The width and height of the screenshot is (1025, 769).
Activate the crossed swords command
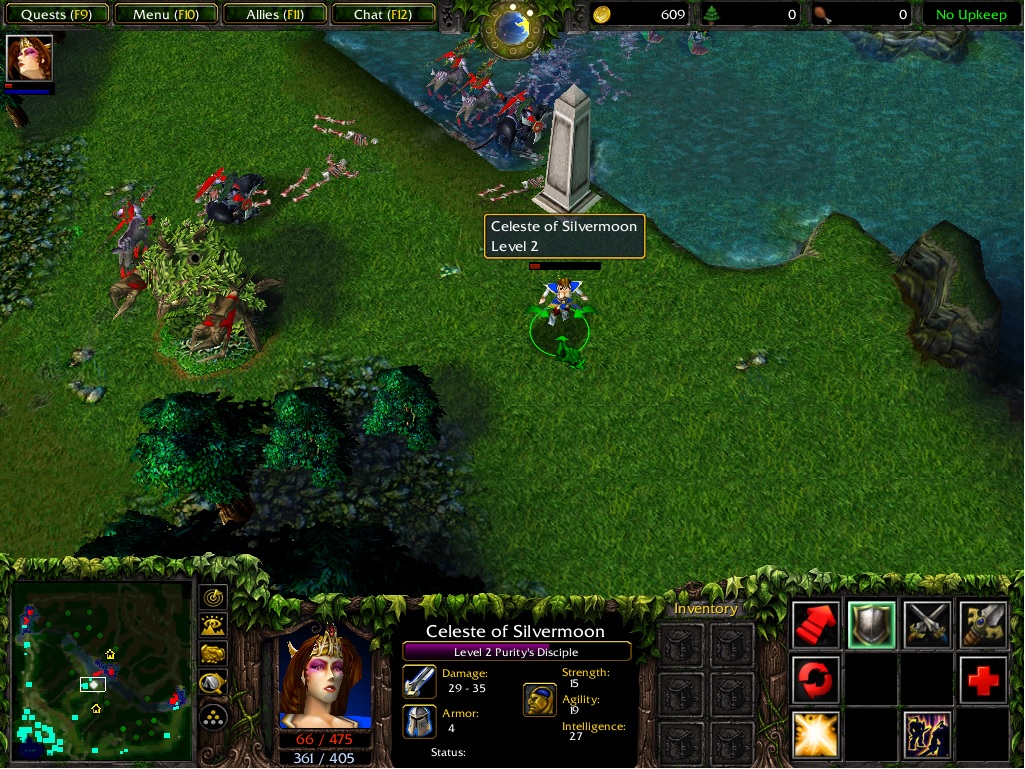pyautogui.click(x=927, y=625)
